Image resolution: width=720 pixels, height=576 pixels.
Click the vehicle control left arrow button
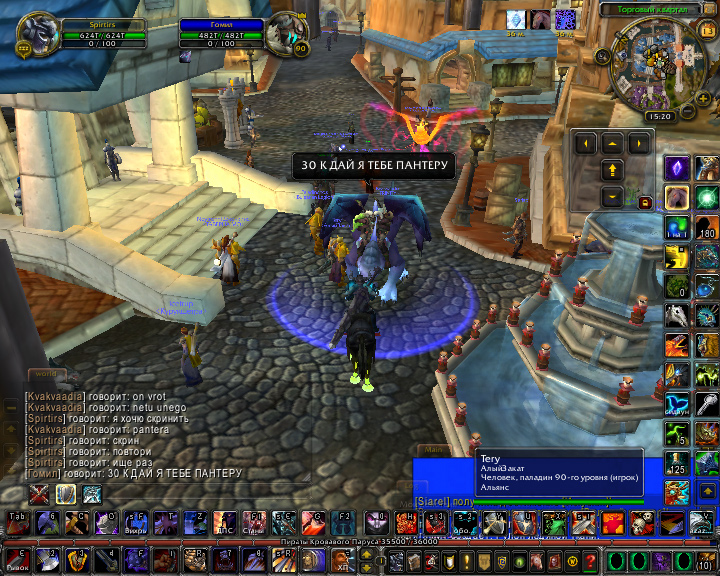tap(585, 144)
